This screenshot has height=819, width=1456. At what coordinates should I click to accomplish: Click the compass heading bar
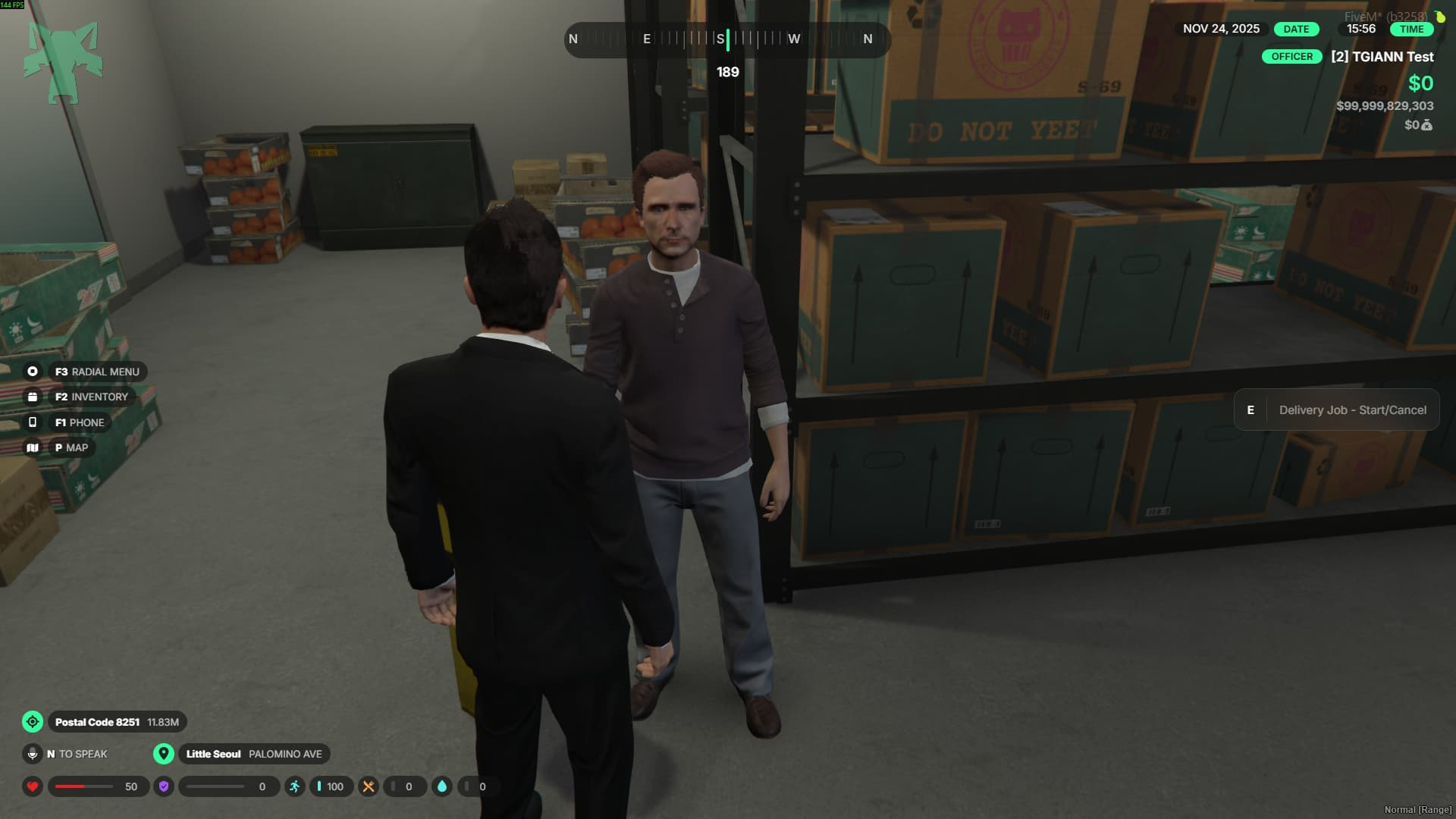726,39
